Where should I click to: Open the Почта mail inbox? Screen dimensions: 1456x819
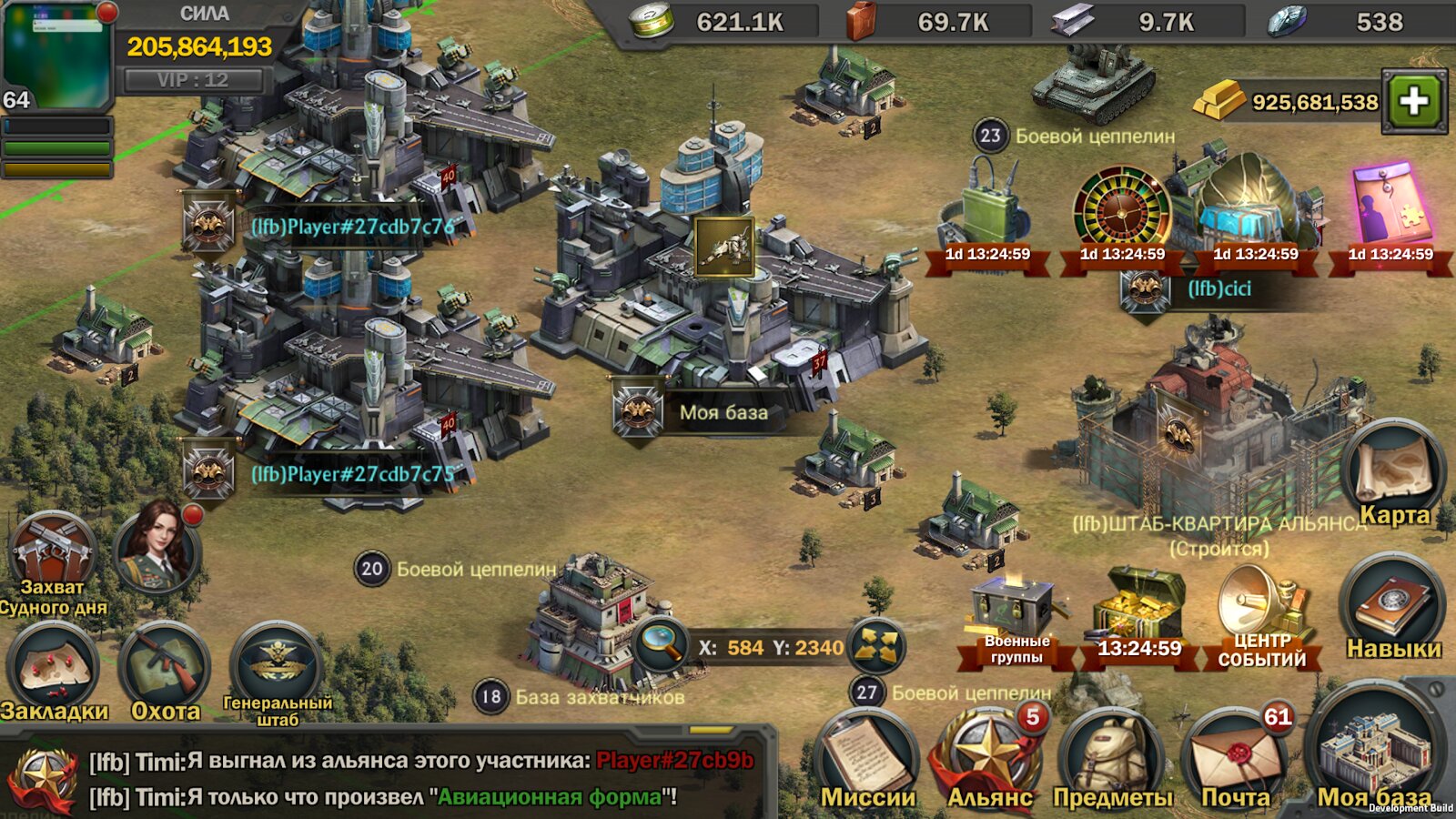coord(1235,760)
